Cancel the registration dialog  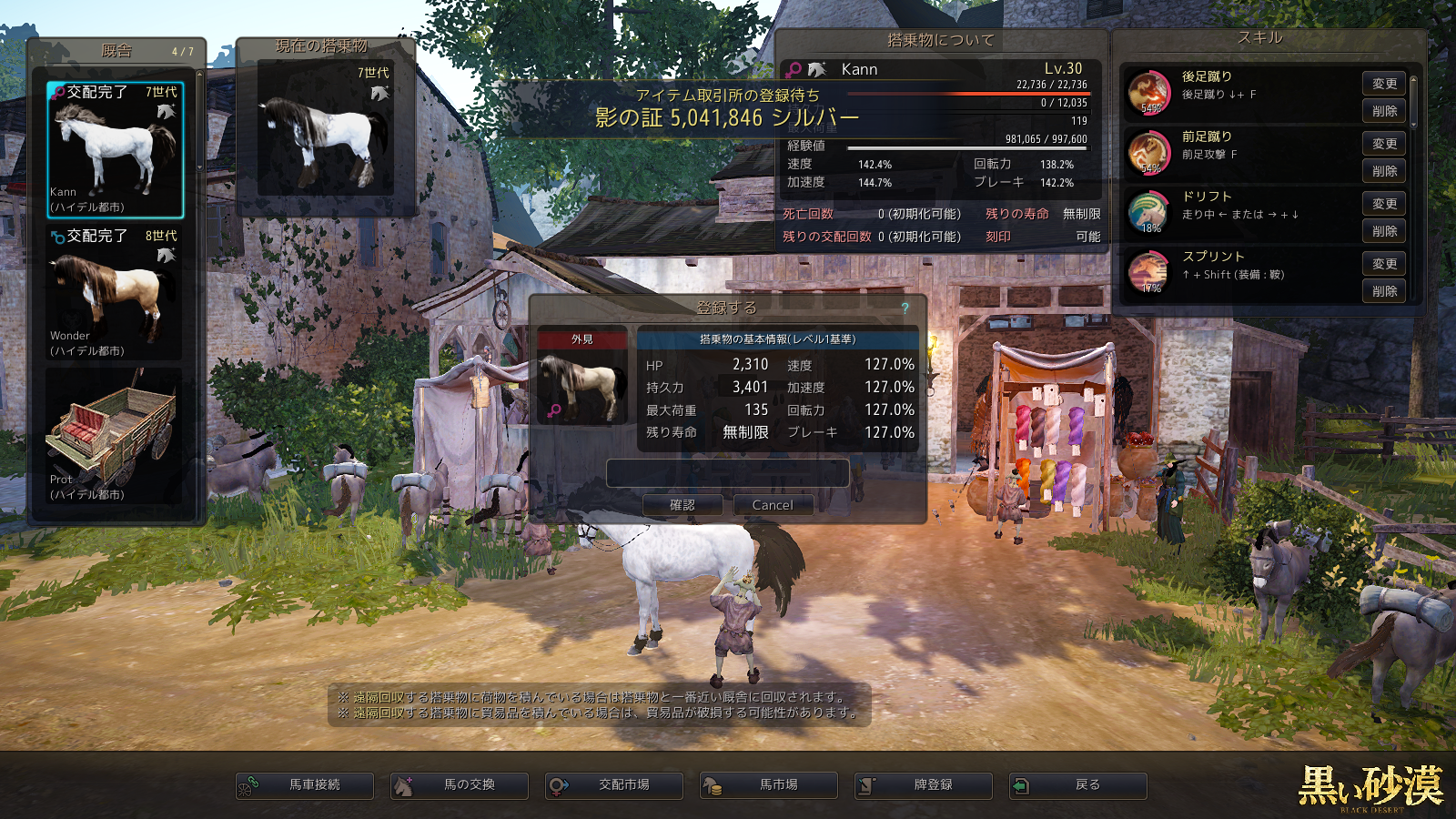pos(773,505)
